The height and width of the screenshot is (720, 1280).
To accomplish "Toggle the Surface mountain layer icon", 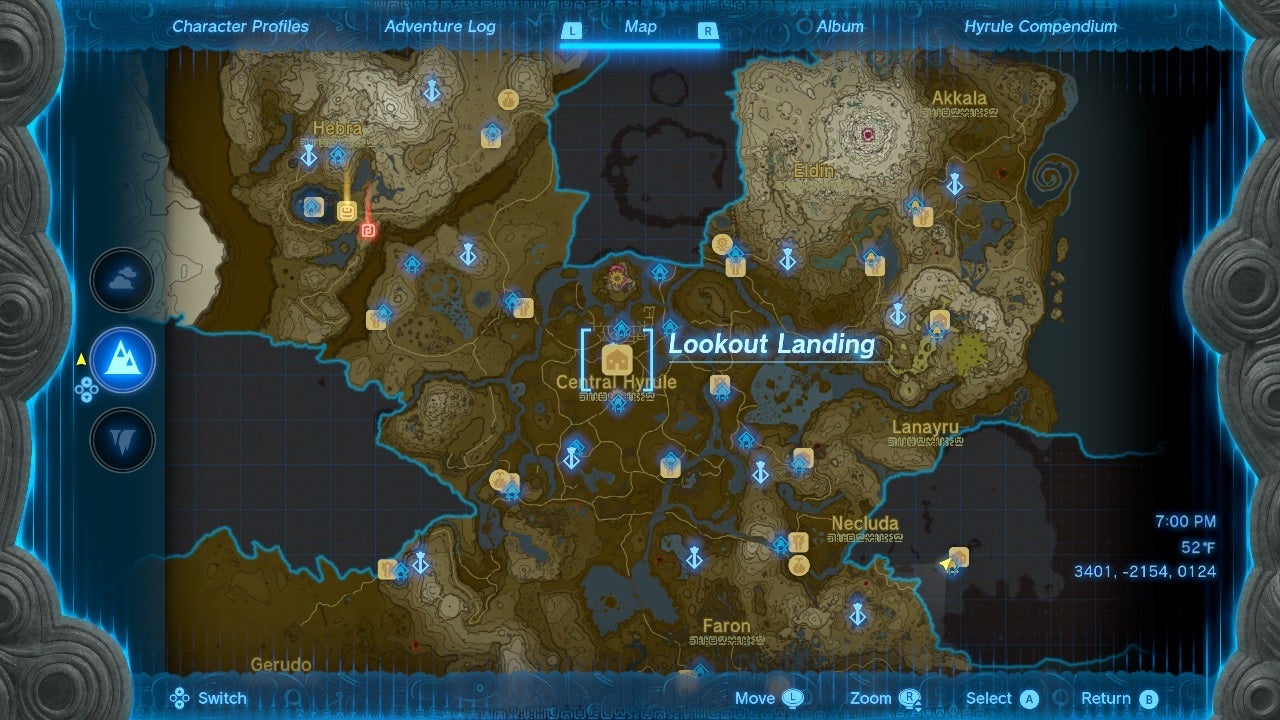I will coord(121,361).
